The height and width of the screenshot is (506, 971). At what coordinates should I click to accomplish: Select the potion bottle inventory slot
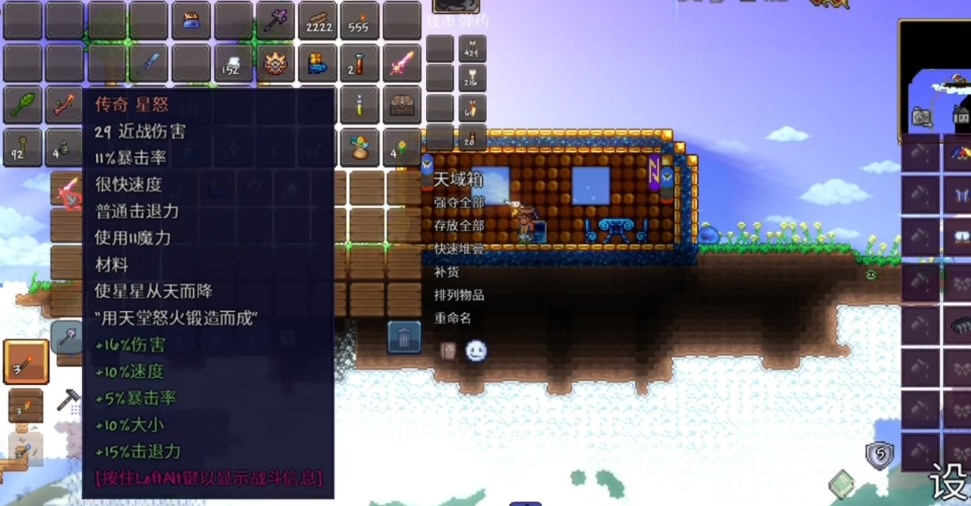tap(359, 105)
